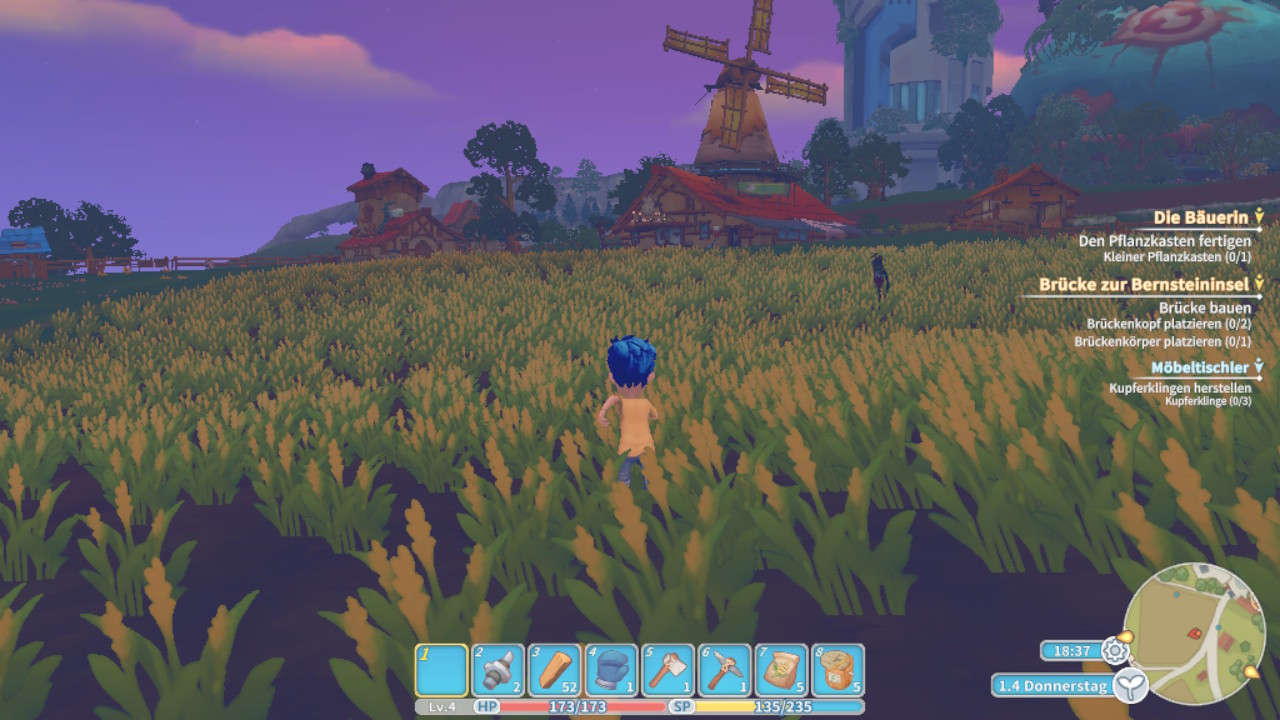Image resolution: width=1280 pixels, height=720 pixels.
Task: Choose the wood stack in hotbar slot 3
Action: click(x=555, y=669)
